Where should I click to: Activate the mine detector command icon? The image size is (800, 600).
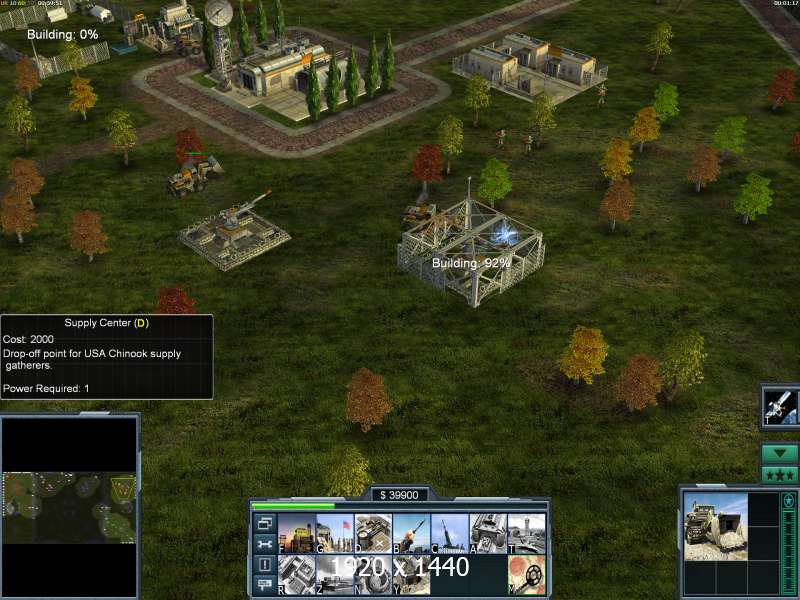tap(526, 573)
